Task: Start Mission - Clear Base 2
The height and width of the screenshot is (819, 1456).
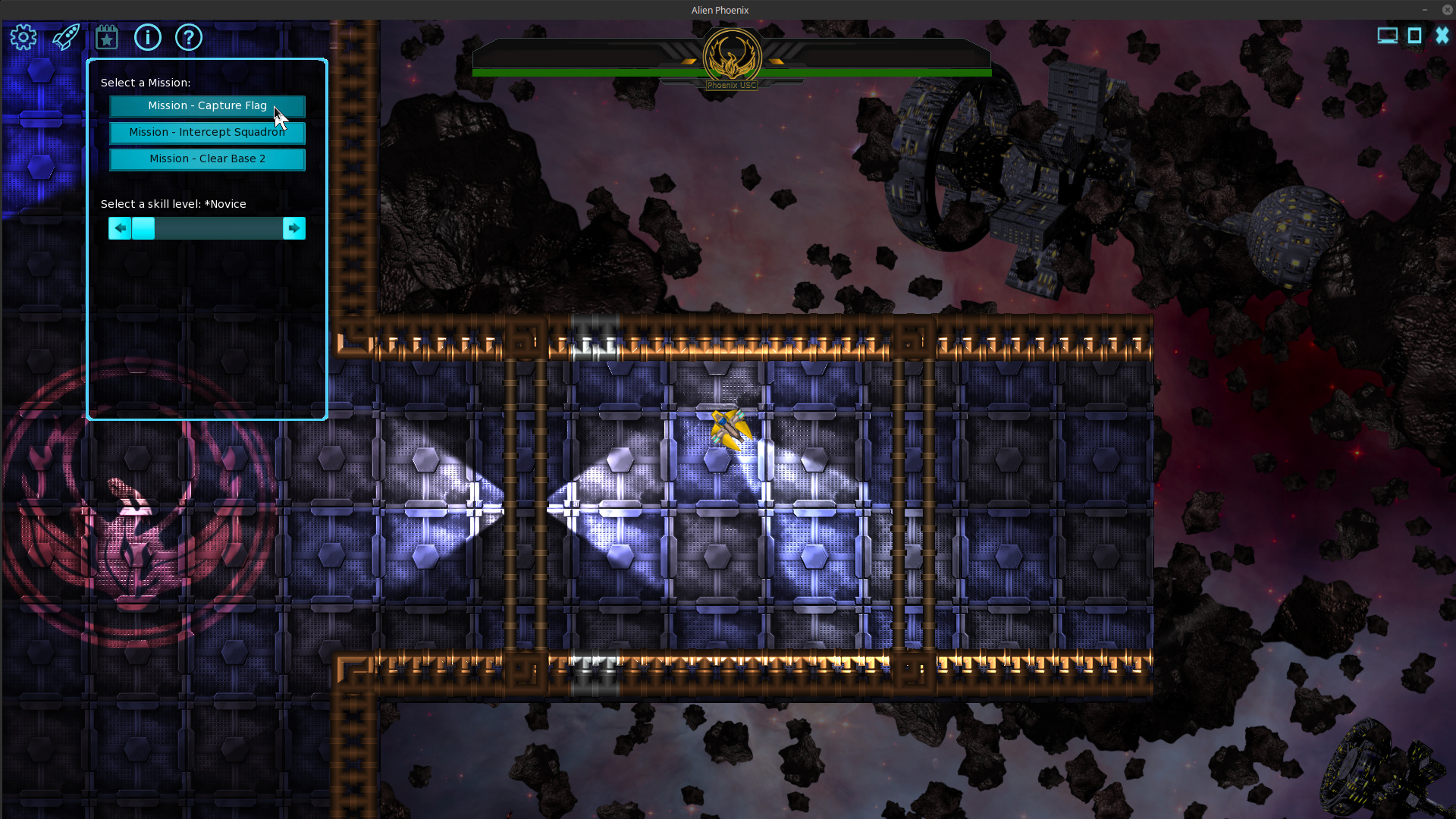Action: (207, 159)
